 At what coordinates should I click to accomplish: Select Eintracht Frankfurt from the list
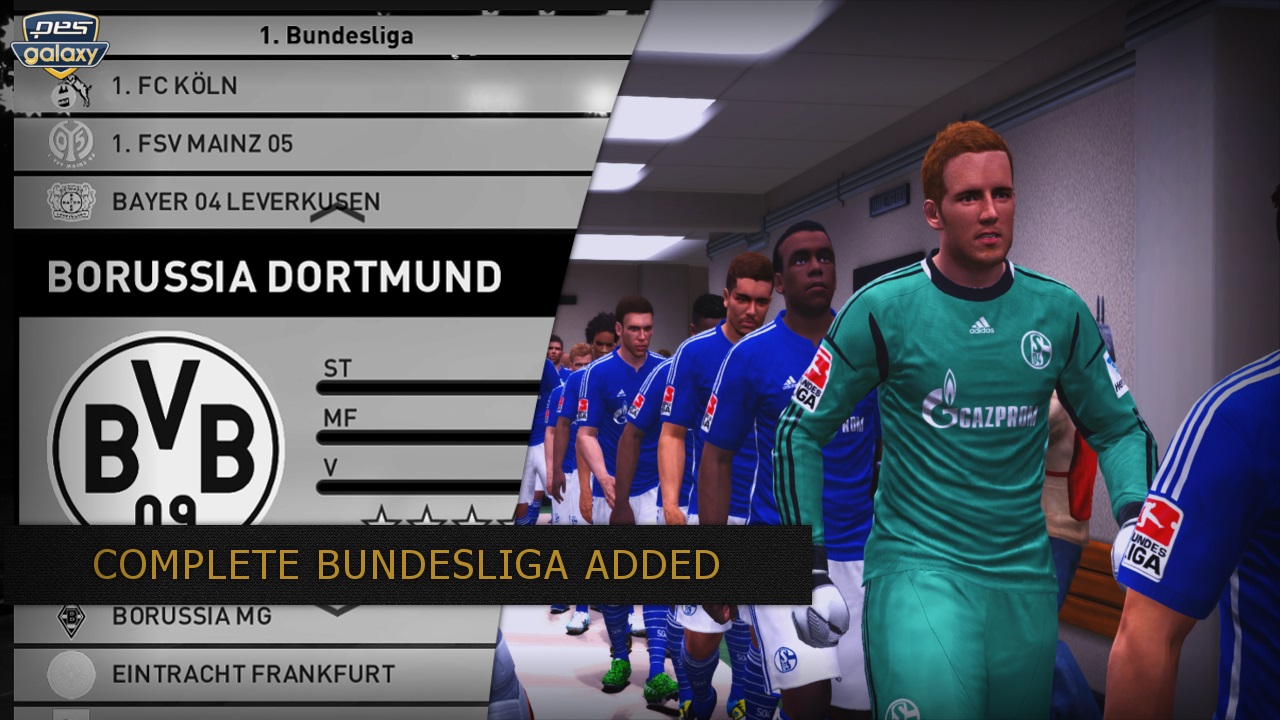pos(253,674)
